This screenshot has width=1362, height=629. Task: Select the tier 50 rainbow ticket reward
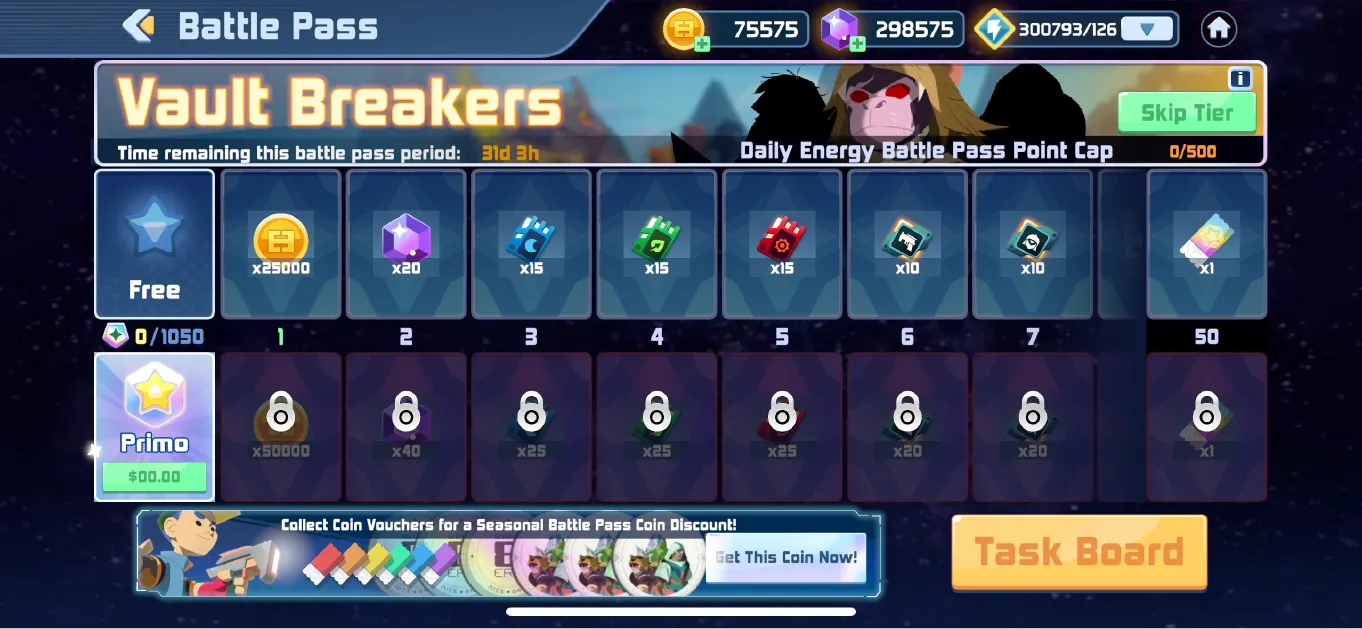pos(1207,244)
